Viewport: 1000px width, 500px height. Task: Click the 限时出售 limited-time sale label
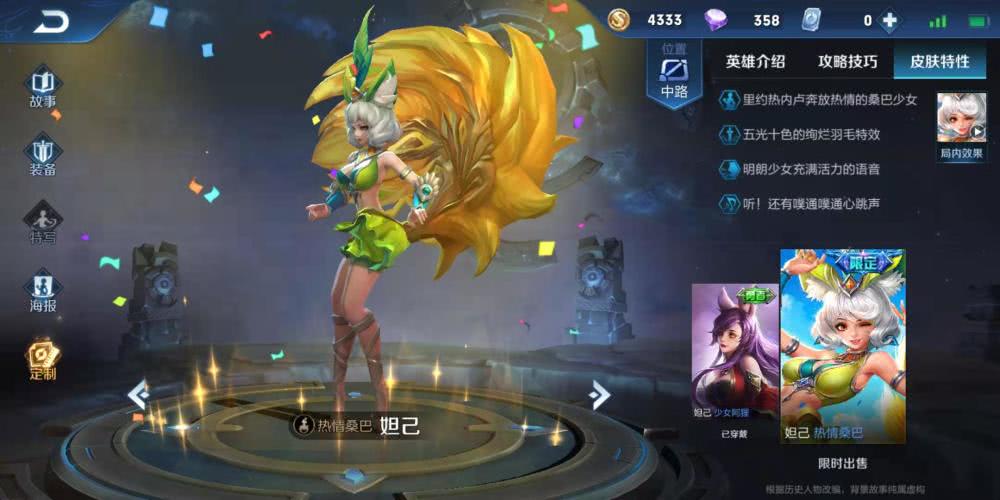tap(842, 463)
